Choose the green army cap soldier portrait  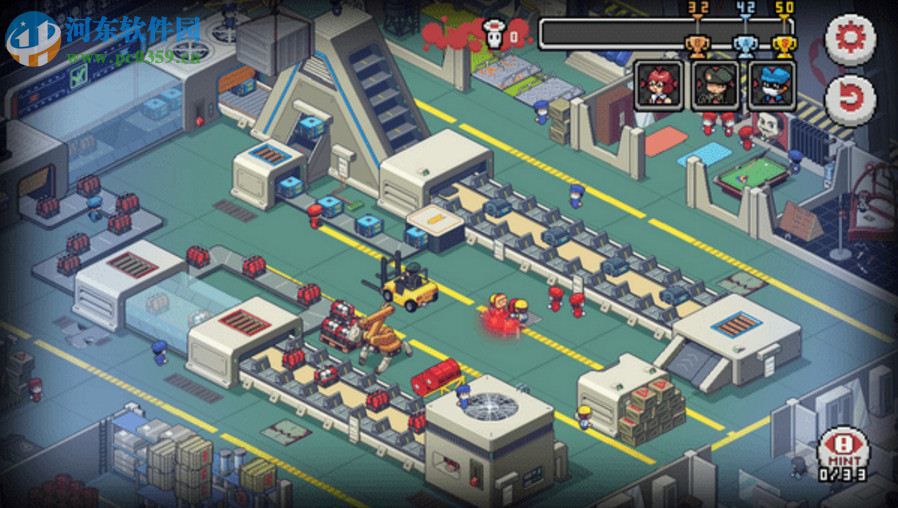tap(716, 85)
